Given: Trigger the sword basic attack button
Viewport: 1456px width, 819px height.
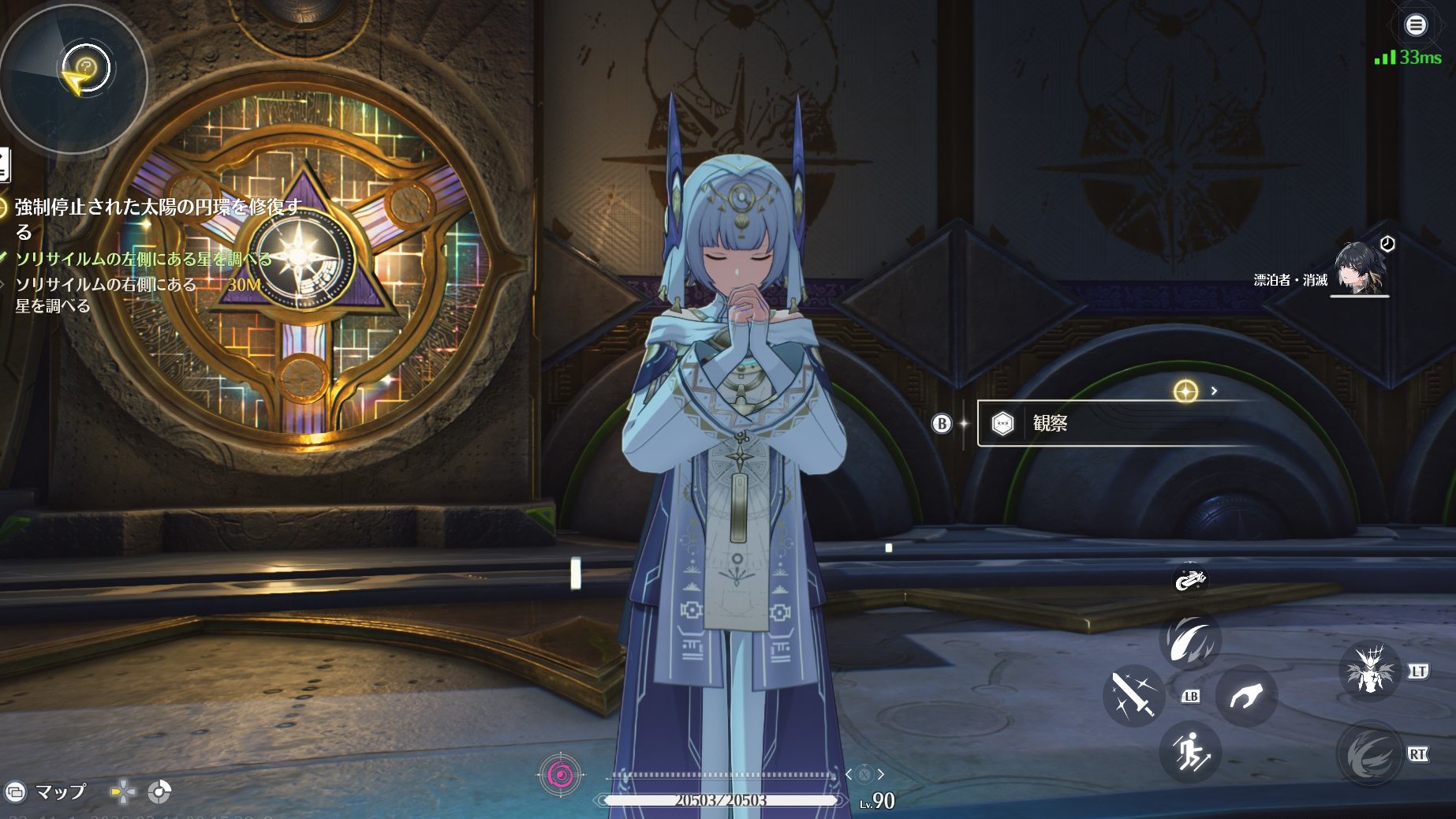Looking at the screenshot, I should pyautogui.click(x=1133, y=695).
